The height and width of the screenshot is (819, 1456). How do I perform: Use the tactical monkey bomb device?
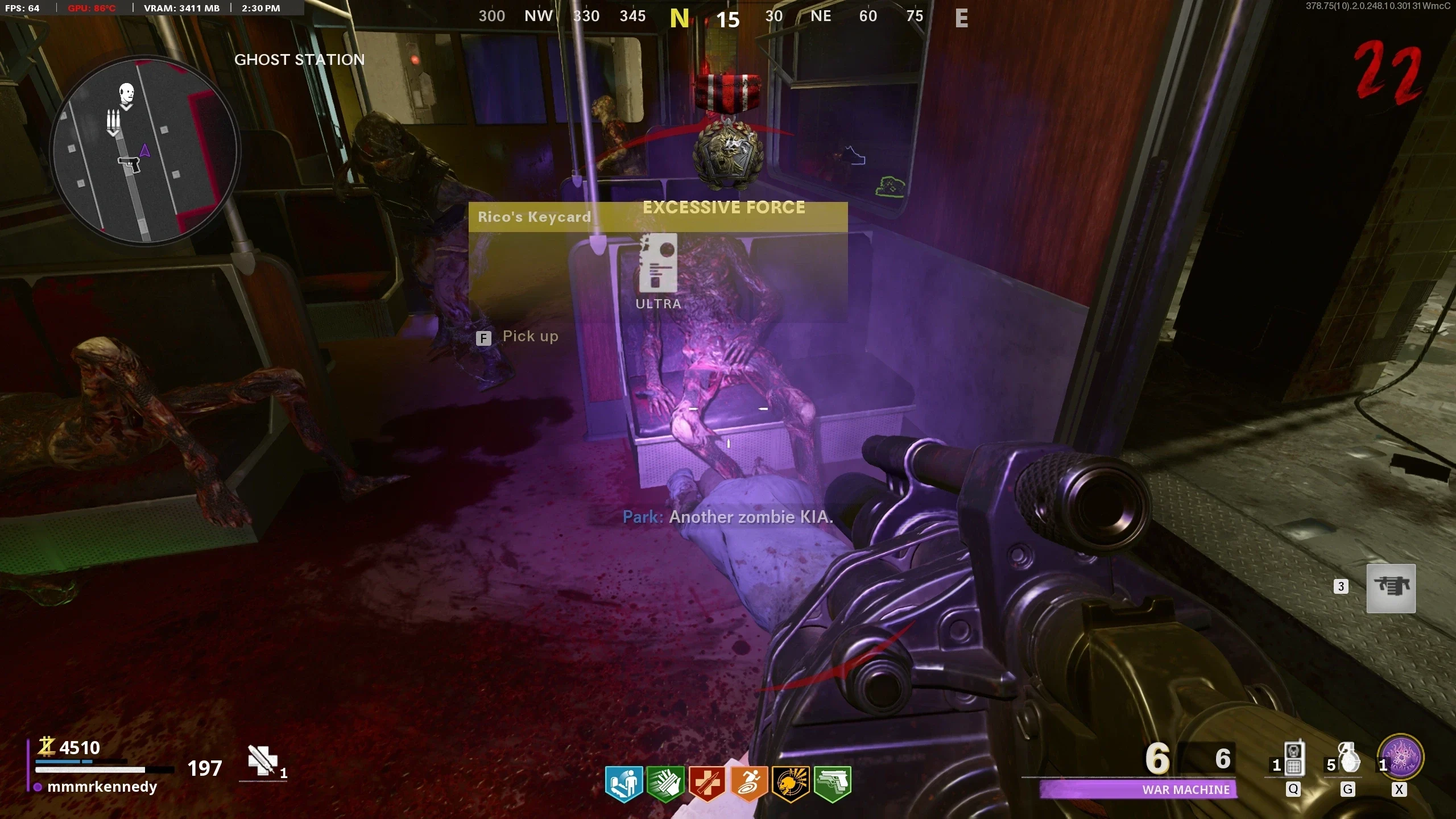(1293, 759)
